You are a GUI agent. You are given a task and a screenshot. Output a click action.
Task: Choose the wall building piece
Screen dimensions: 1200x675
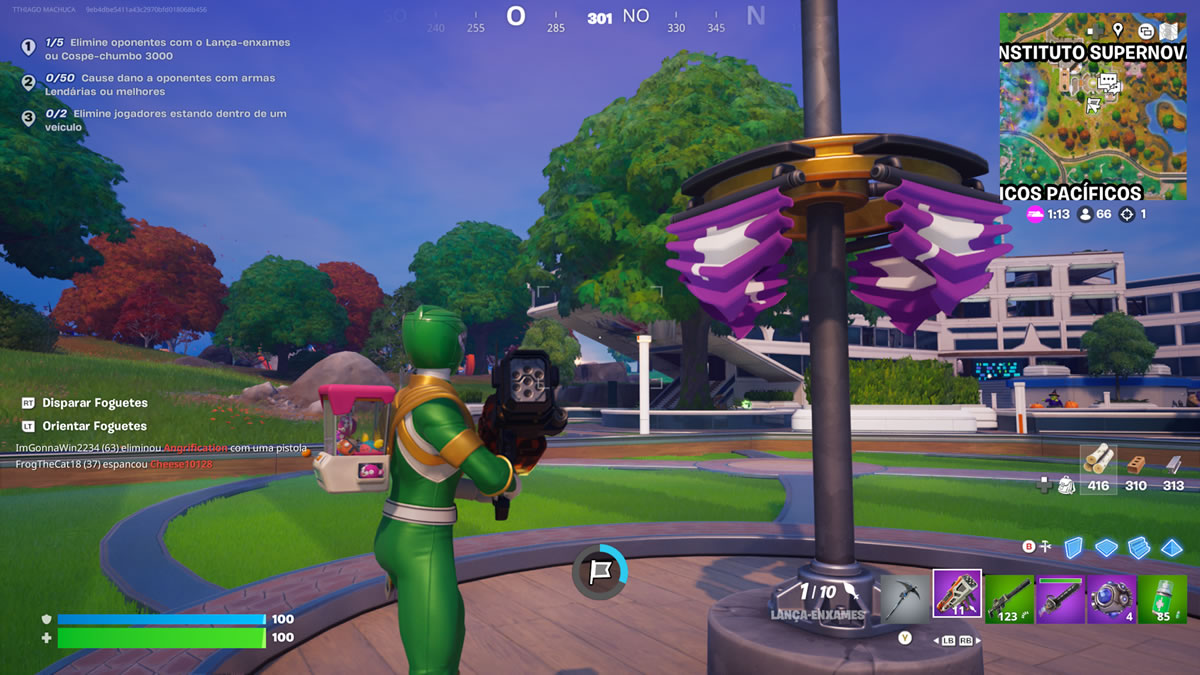pyautogui.click(x=1073, y=547)
